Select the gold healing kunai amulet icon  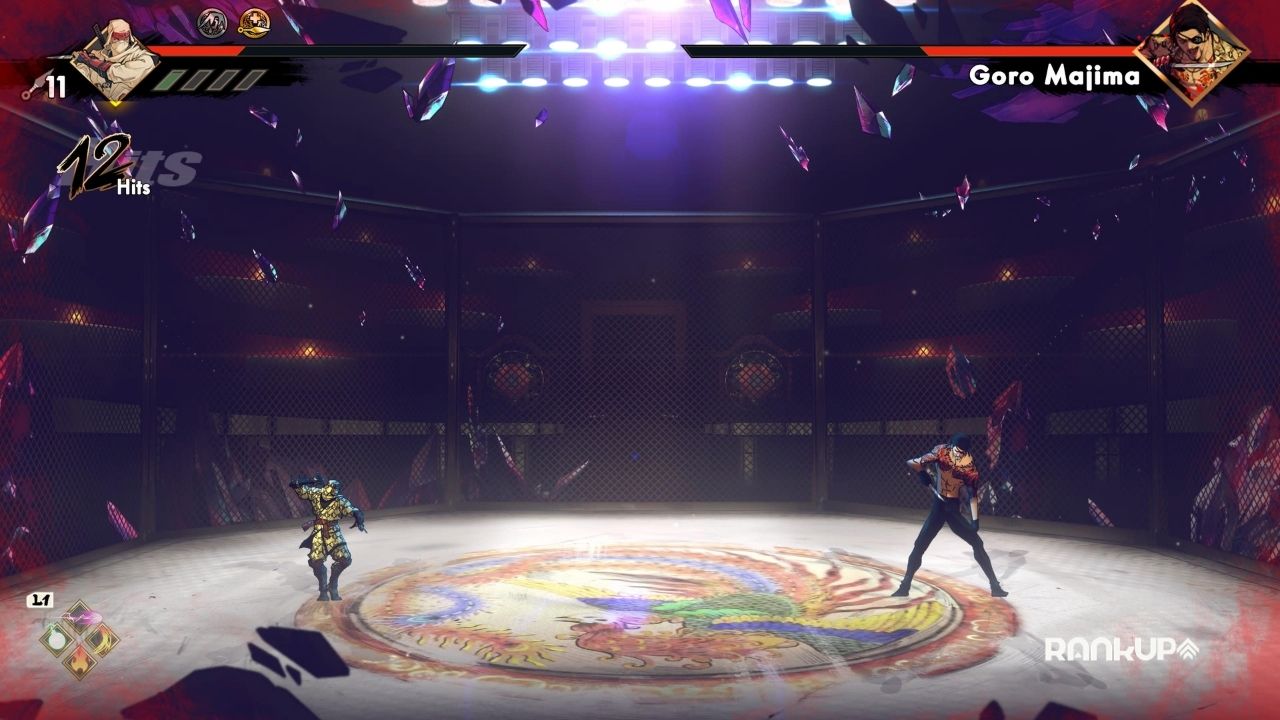coord(254,22)
